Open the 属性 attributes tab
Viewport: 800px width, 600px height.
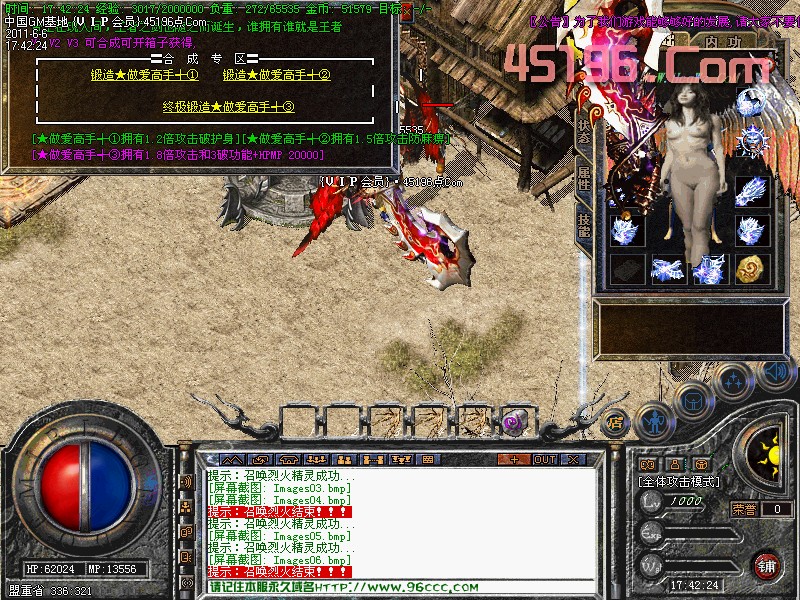[x=584, y=182]
